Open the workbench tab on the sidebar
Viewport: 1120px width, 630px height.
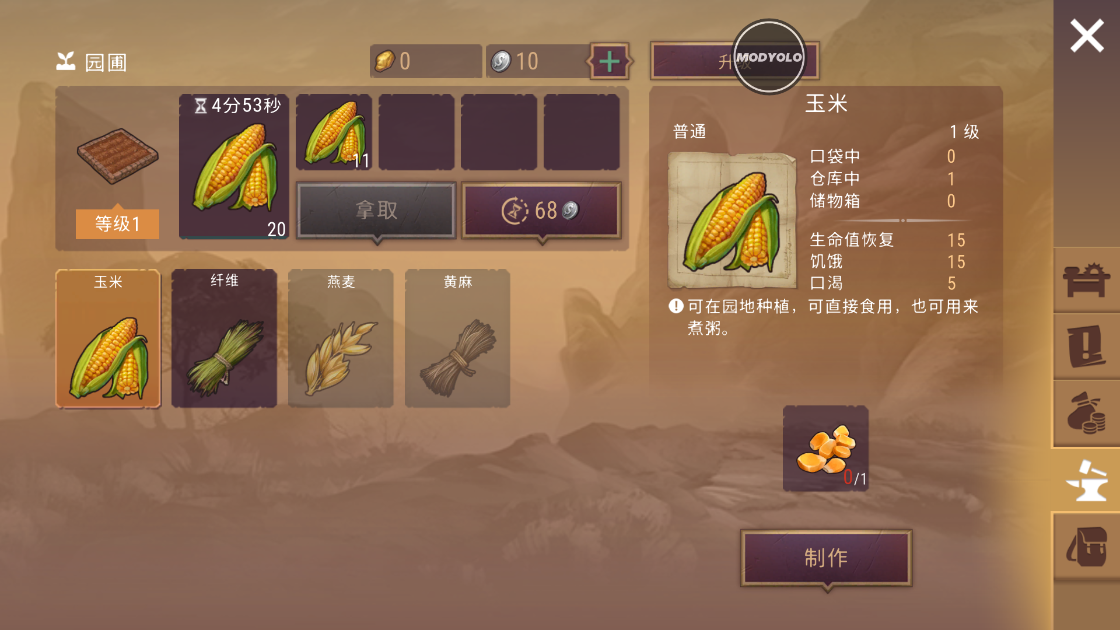(1086, 279)
